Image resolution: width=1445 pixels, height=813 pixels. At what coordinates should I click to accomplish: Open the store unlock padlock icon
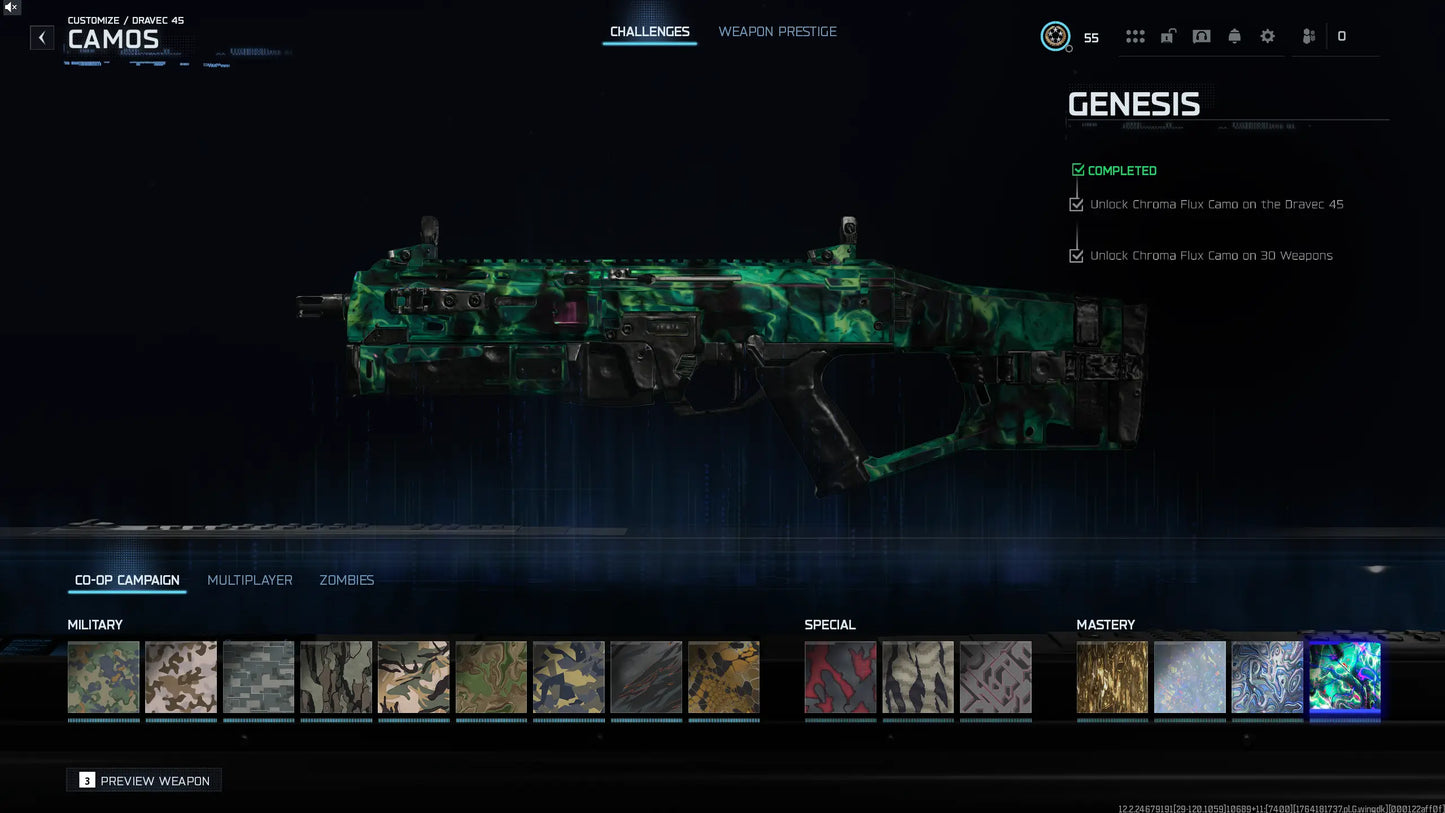pos(1167,35)
